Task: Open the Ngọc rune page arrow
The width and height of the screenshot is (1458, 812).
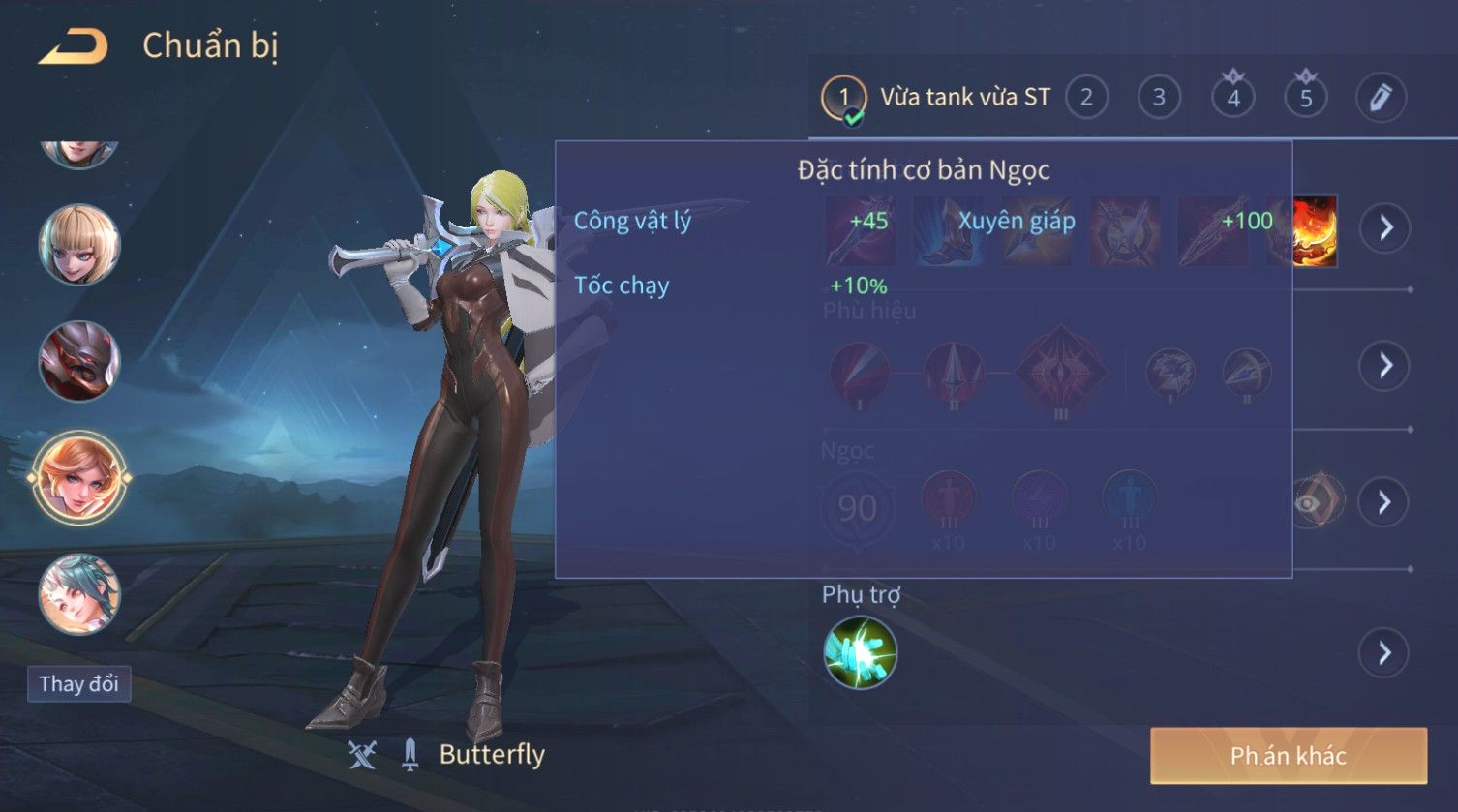Action: tap(1384, 502)
